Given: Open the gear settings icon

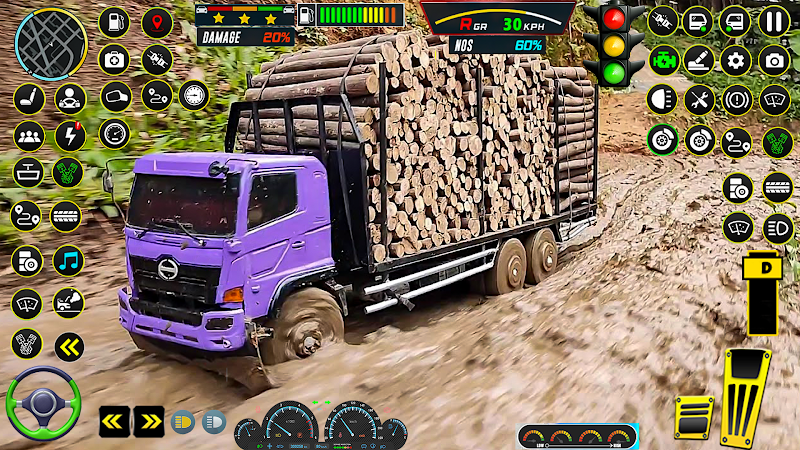Looking at the screenshot, I should 736,60.
